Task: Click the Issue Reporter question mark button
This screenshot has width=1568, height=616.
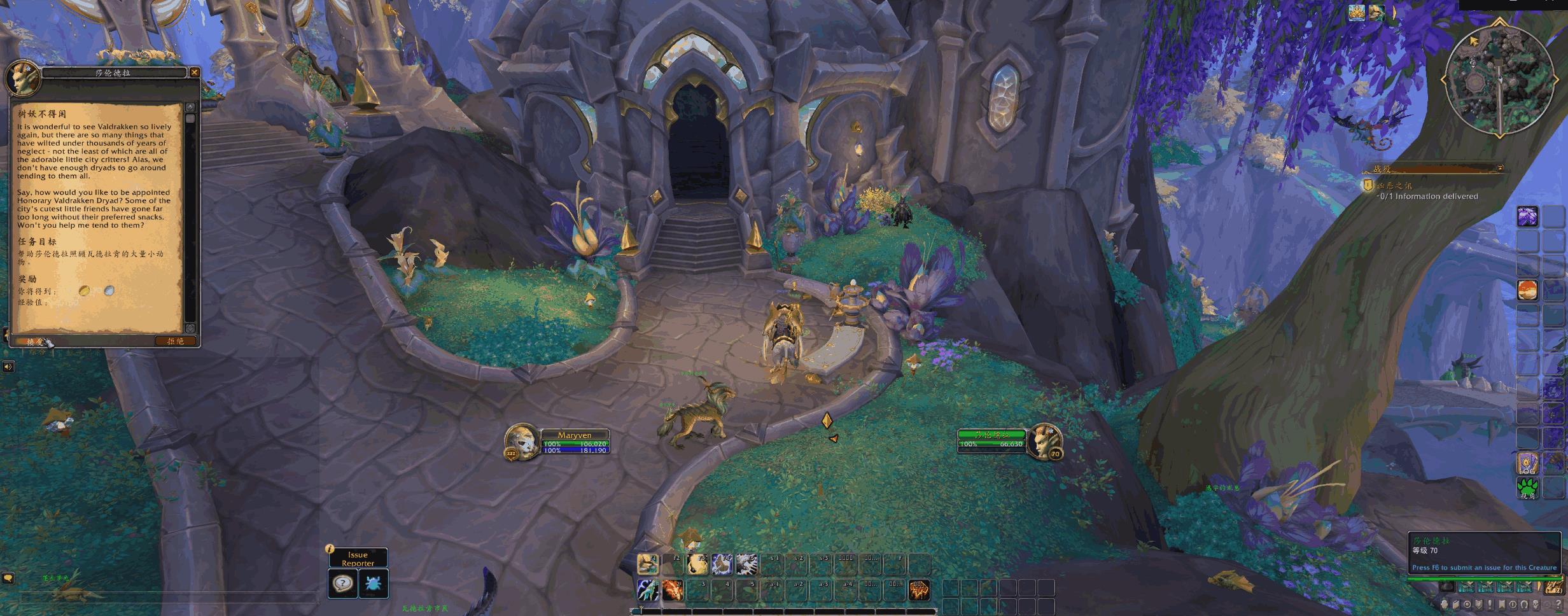Action: click(342, 583)
